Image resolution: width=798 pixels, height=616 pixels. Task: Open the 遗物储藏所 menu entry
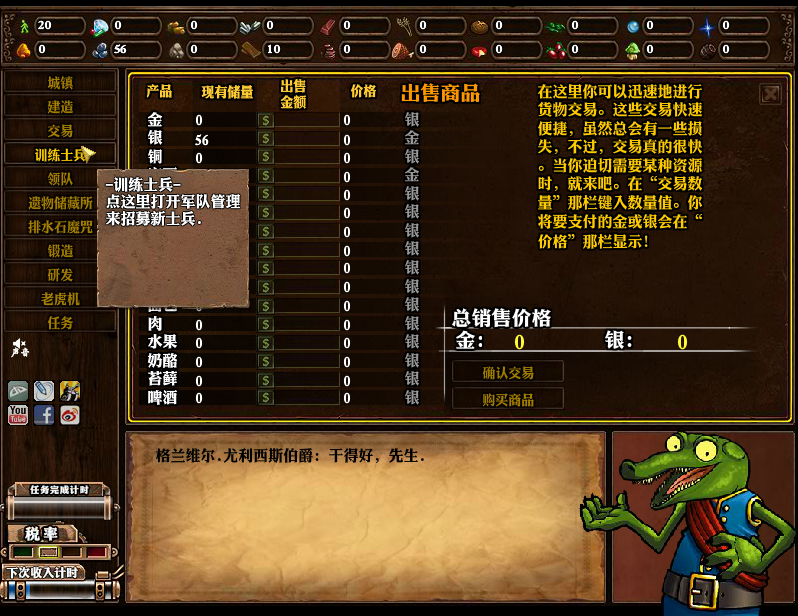pos(60,203)
